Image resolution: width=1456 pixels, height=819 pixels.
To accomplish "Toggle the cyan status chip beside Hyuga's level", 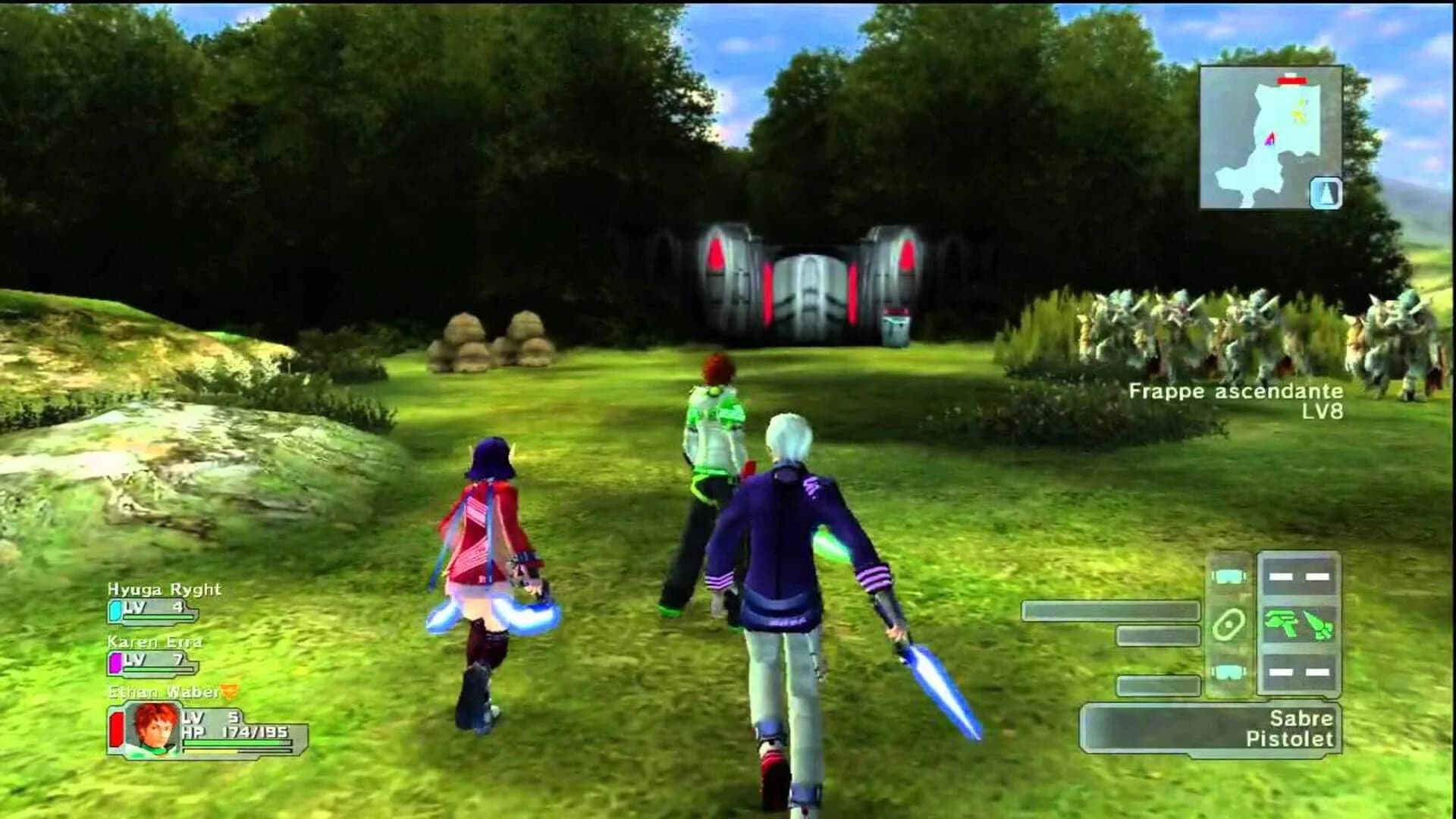I will (x=115, y=610).
